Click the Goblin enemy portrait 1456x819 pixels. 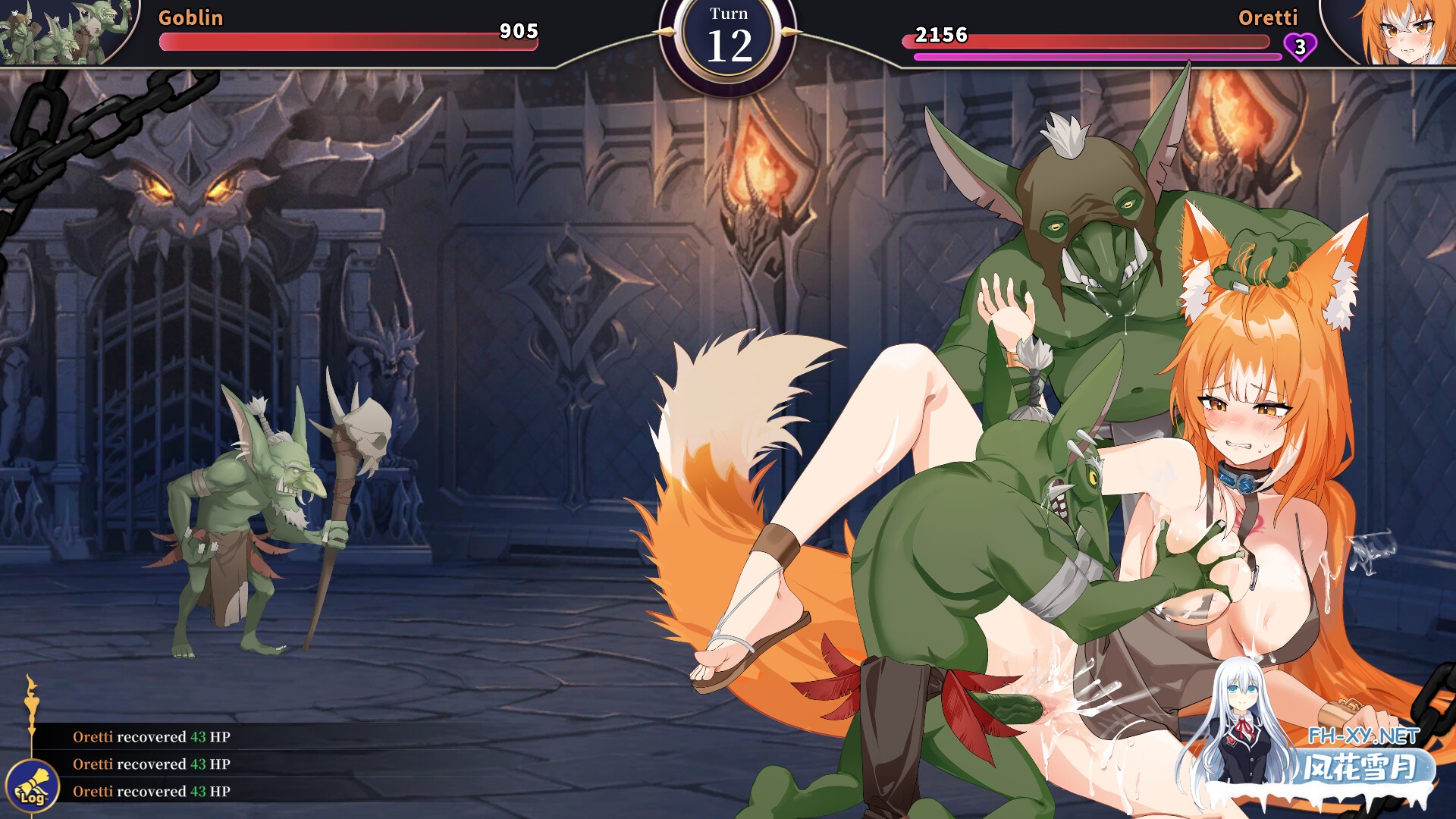[67, 32]
